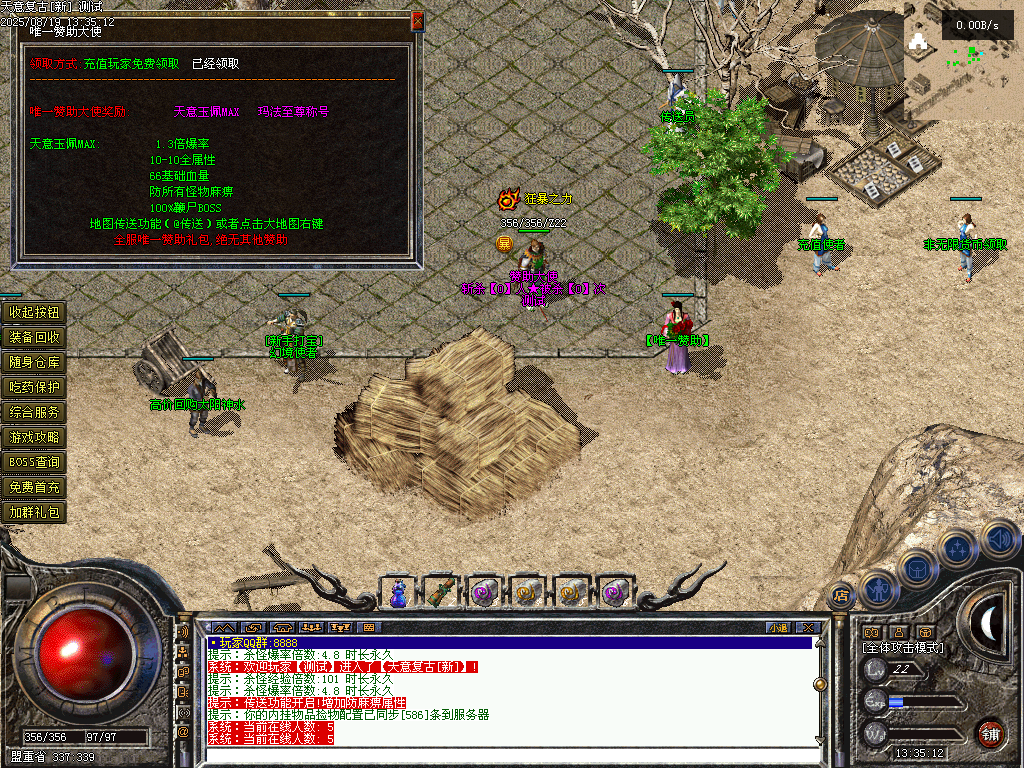Show the 游戏攻略 game guide

click(x=35, y=437)
